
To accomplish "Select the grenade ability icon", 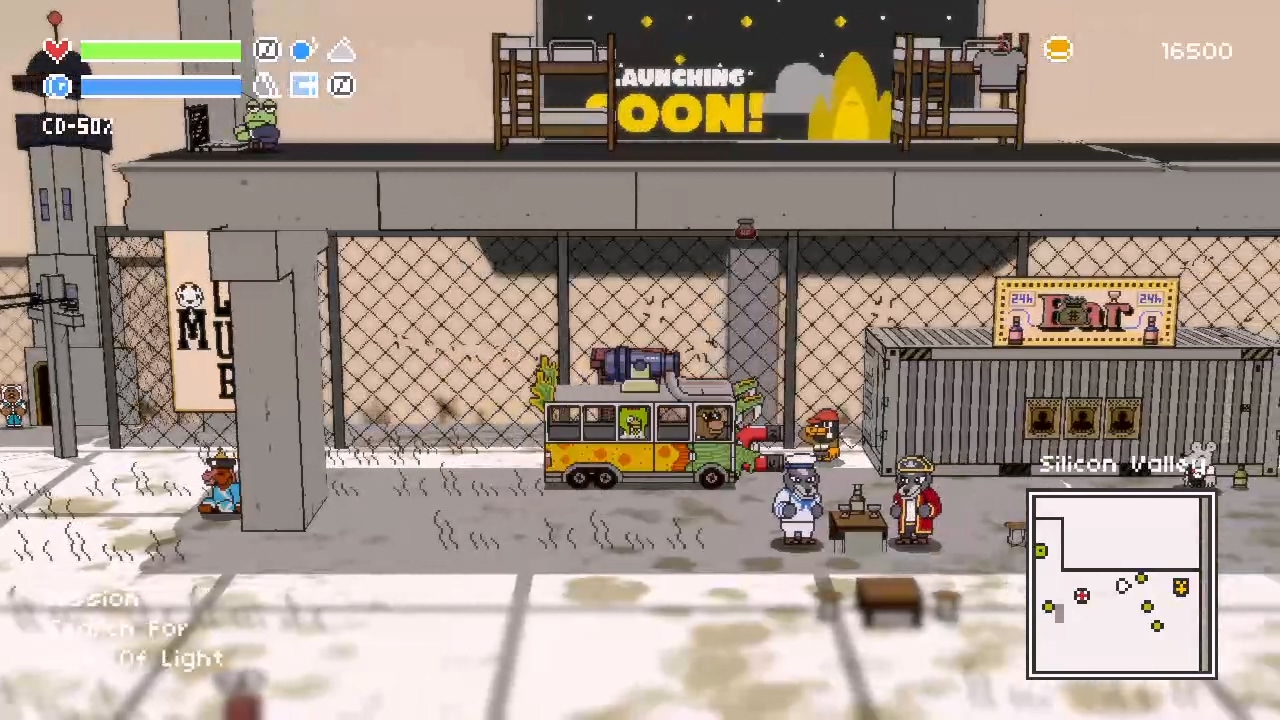I will 266,85.
